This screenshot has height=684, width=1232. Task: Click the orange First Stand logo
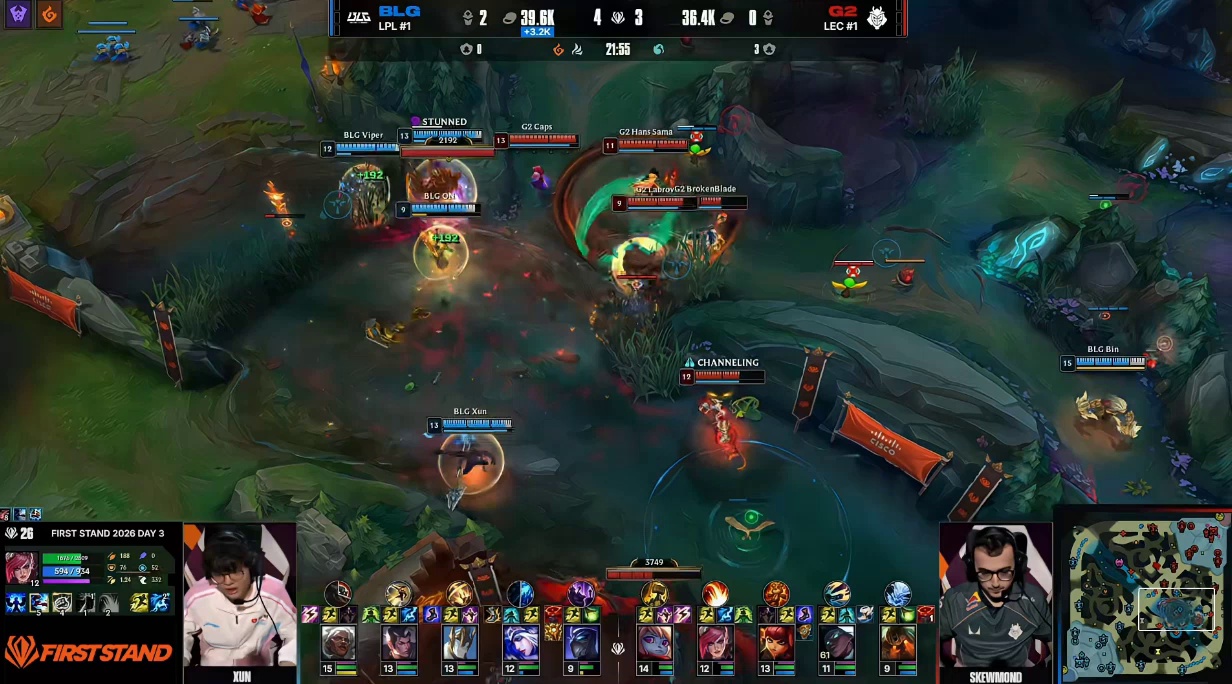[88, 653]
